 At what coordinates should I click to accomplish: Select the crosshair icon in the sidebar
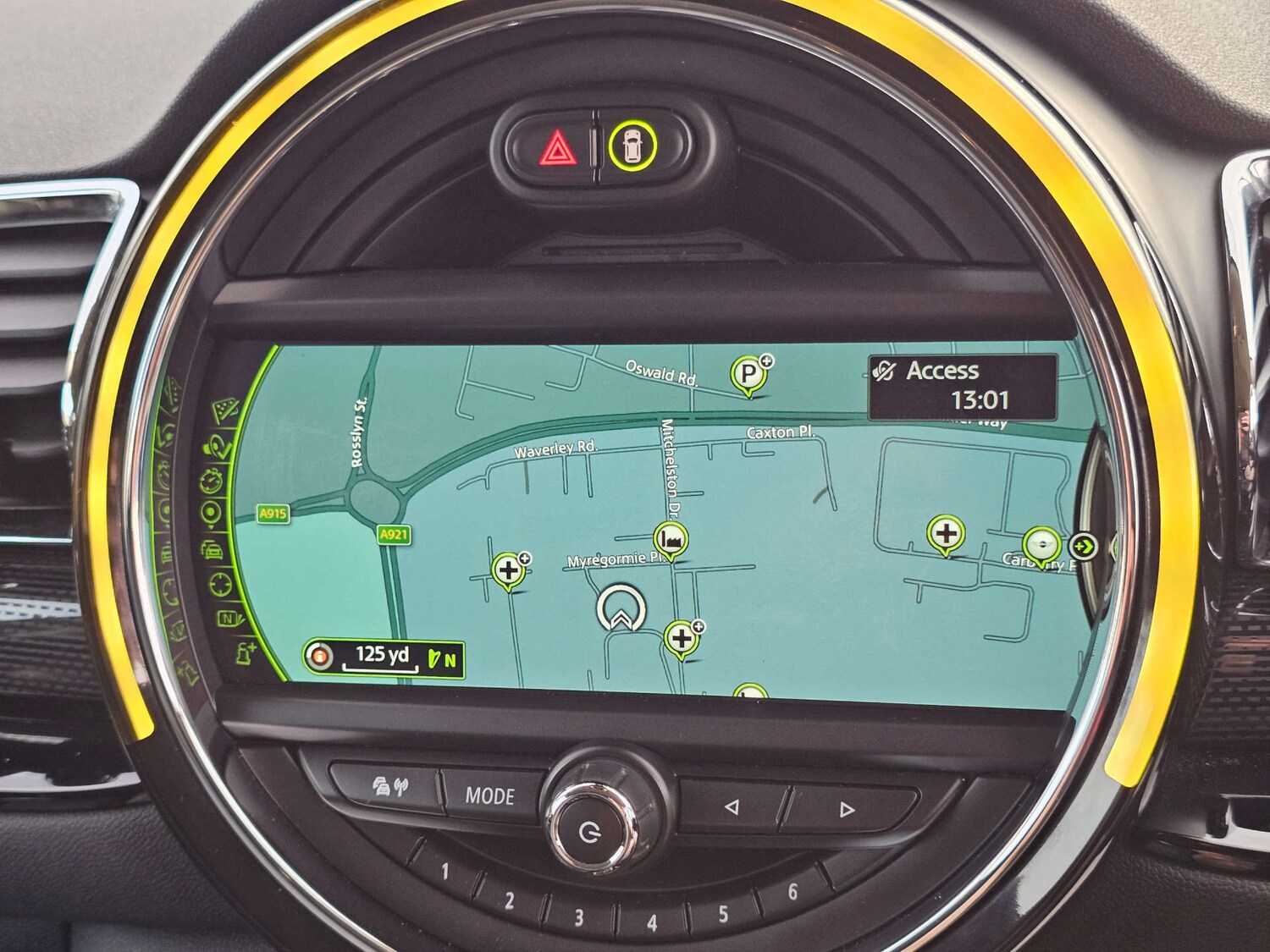click(x=219, y=583)
